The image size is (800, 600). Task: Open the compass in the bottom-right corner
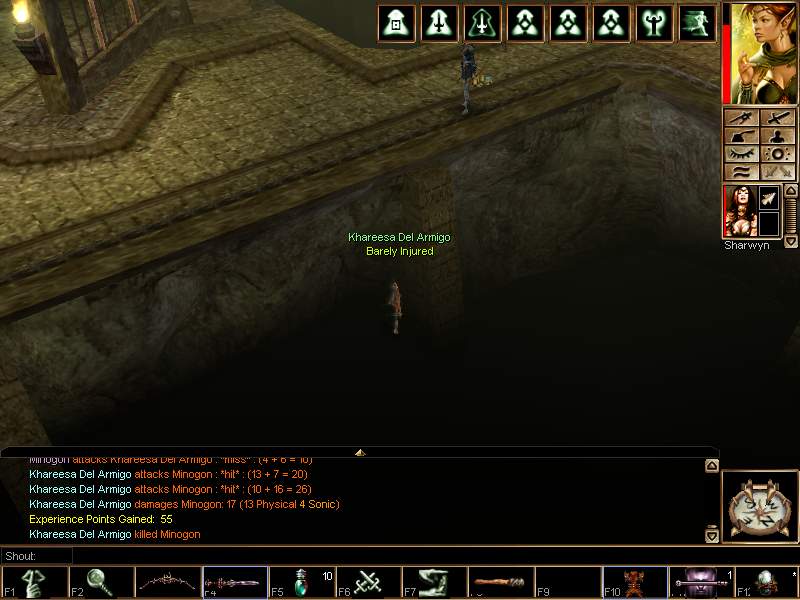click(x=758, y=506)
